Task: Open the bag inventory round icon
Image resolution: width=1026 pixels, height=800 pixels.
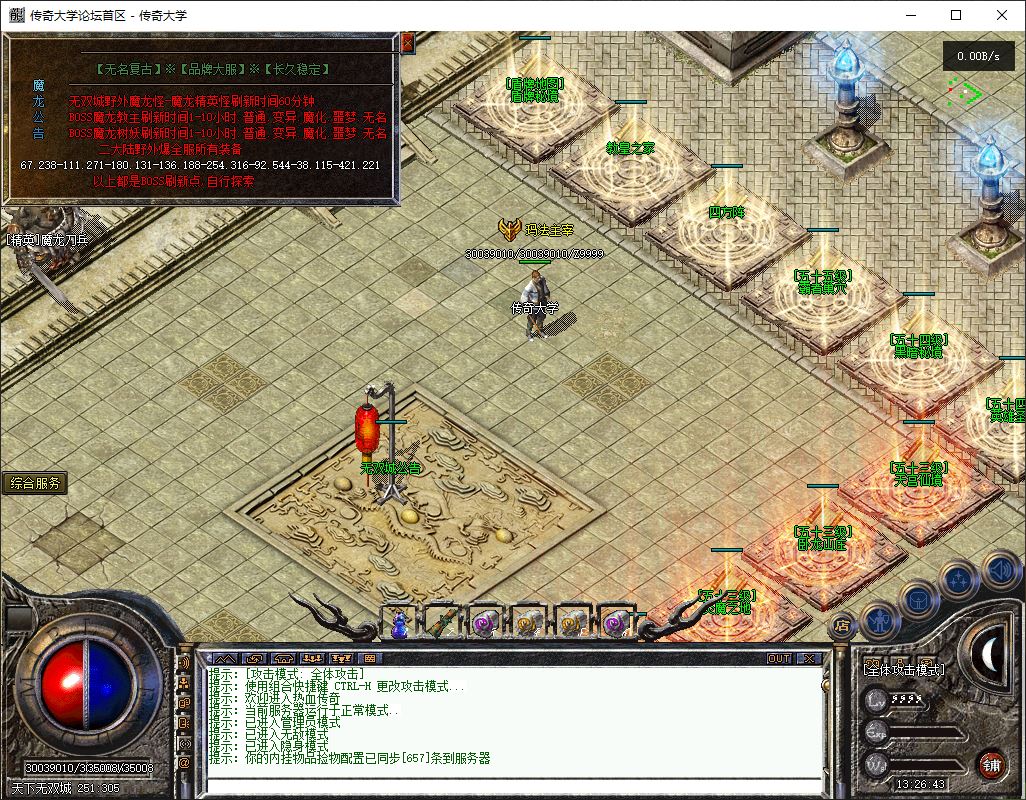Action: (919, 600)
